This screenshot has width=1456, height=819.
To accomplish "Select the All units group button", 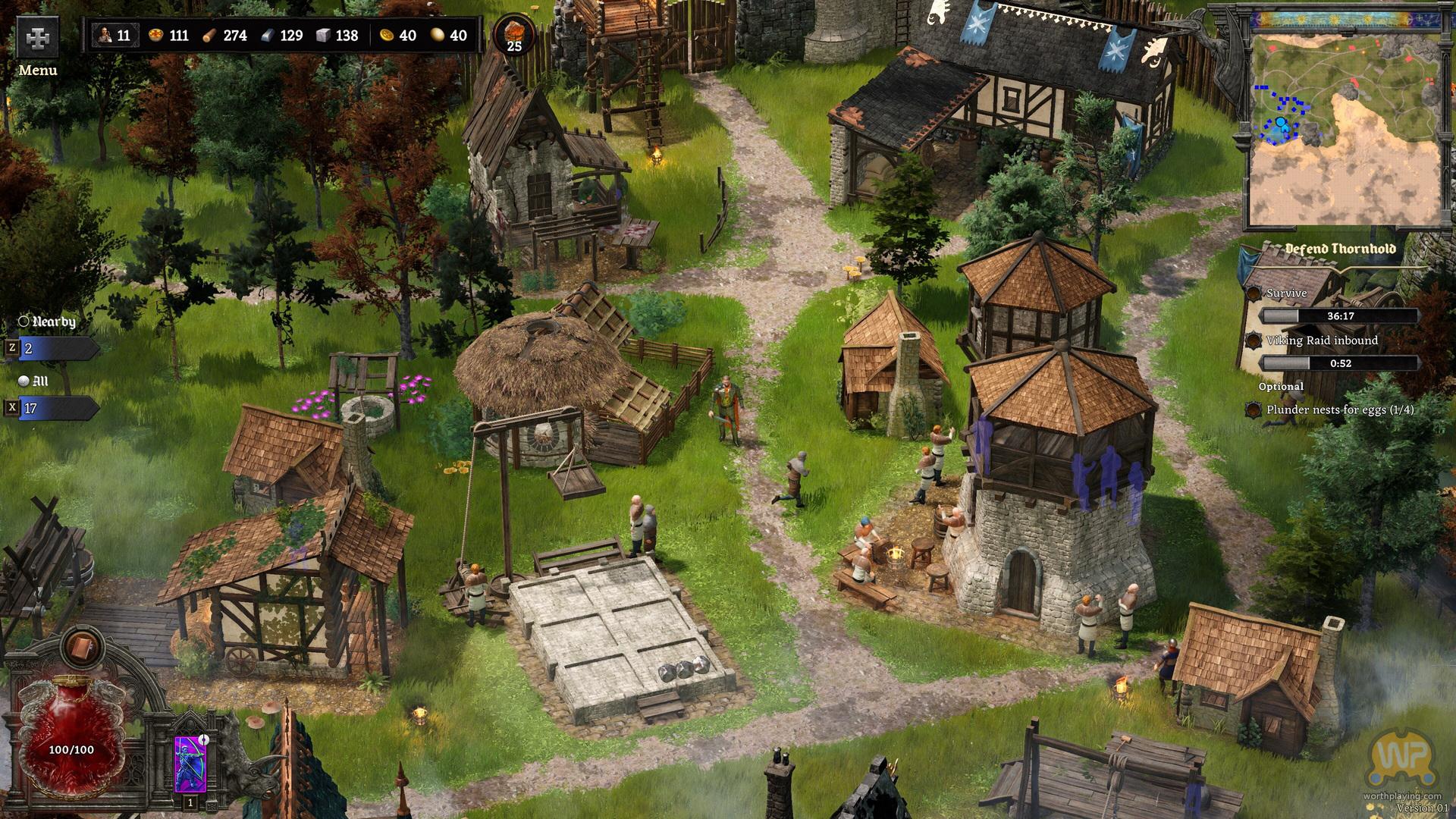I will [x=55, y=408].
